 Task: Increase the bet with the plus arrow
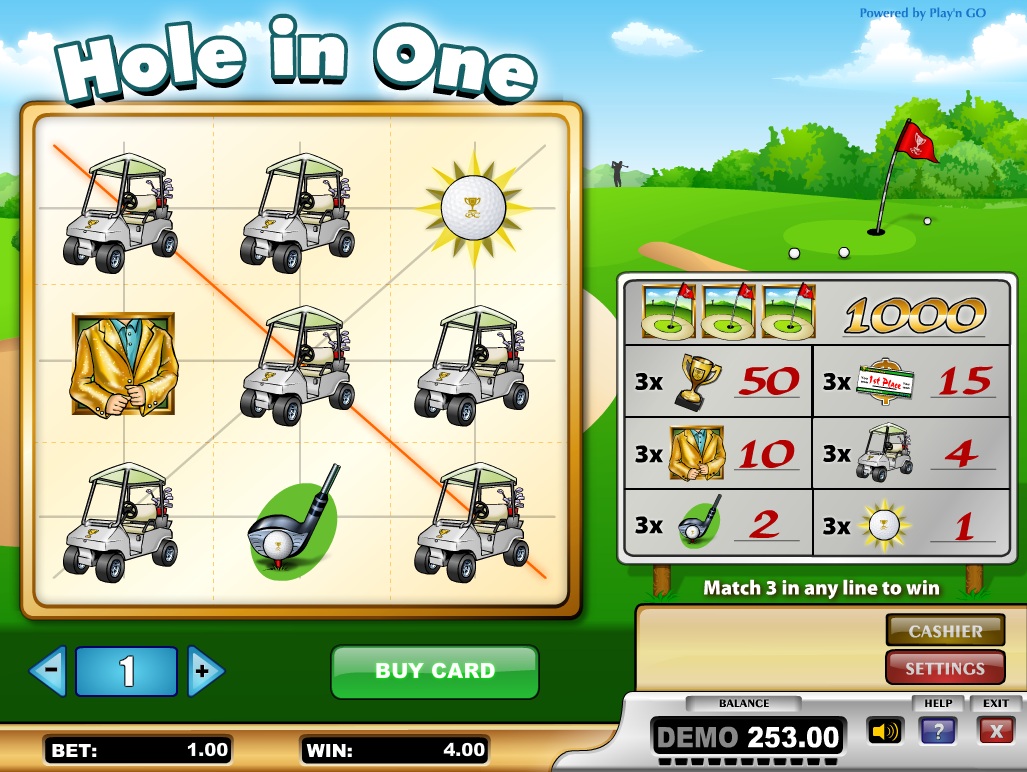click(x=205, y=671)
